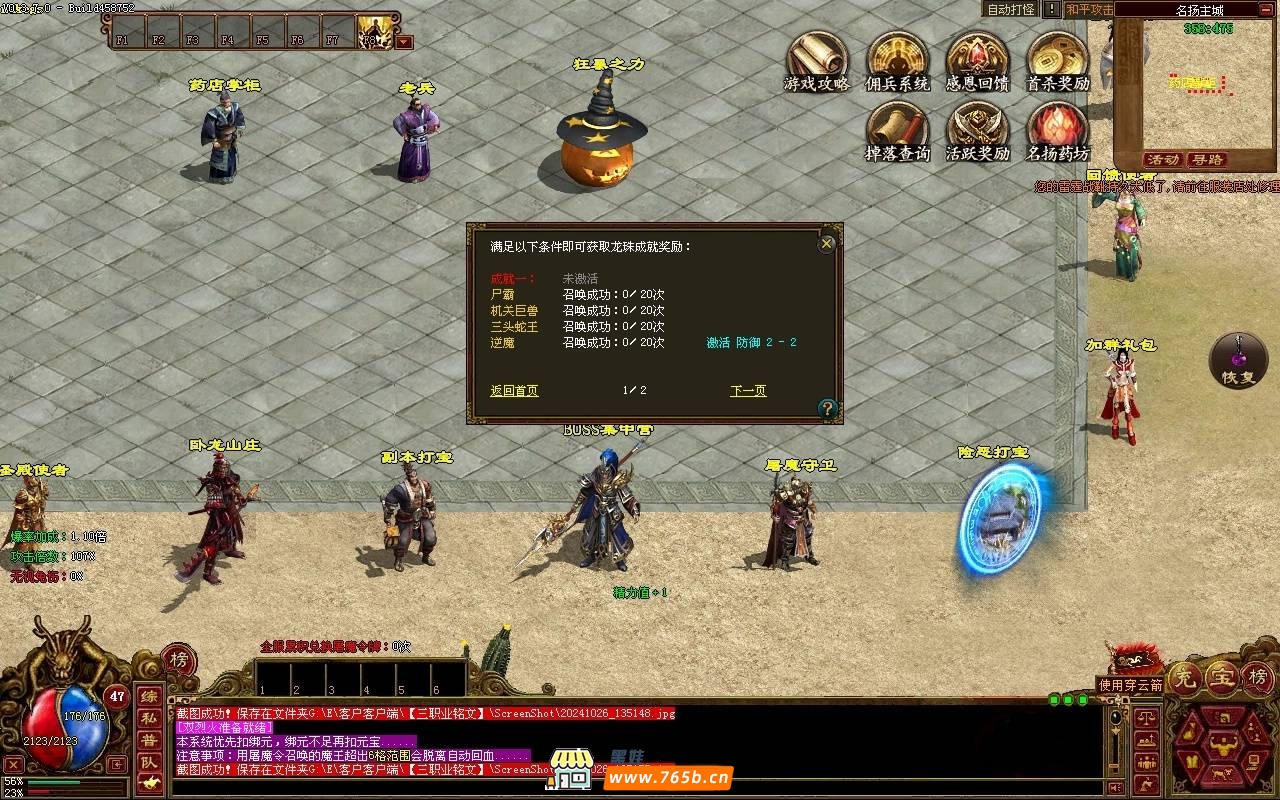This screenshot has height=800, width=1280.
Task: Switch chat to the 私 private channel
Action: coord(148,717)
